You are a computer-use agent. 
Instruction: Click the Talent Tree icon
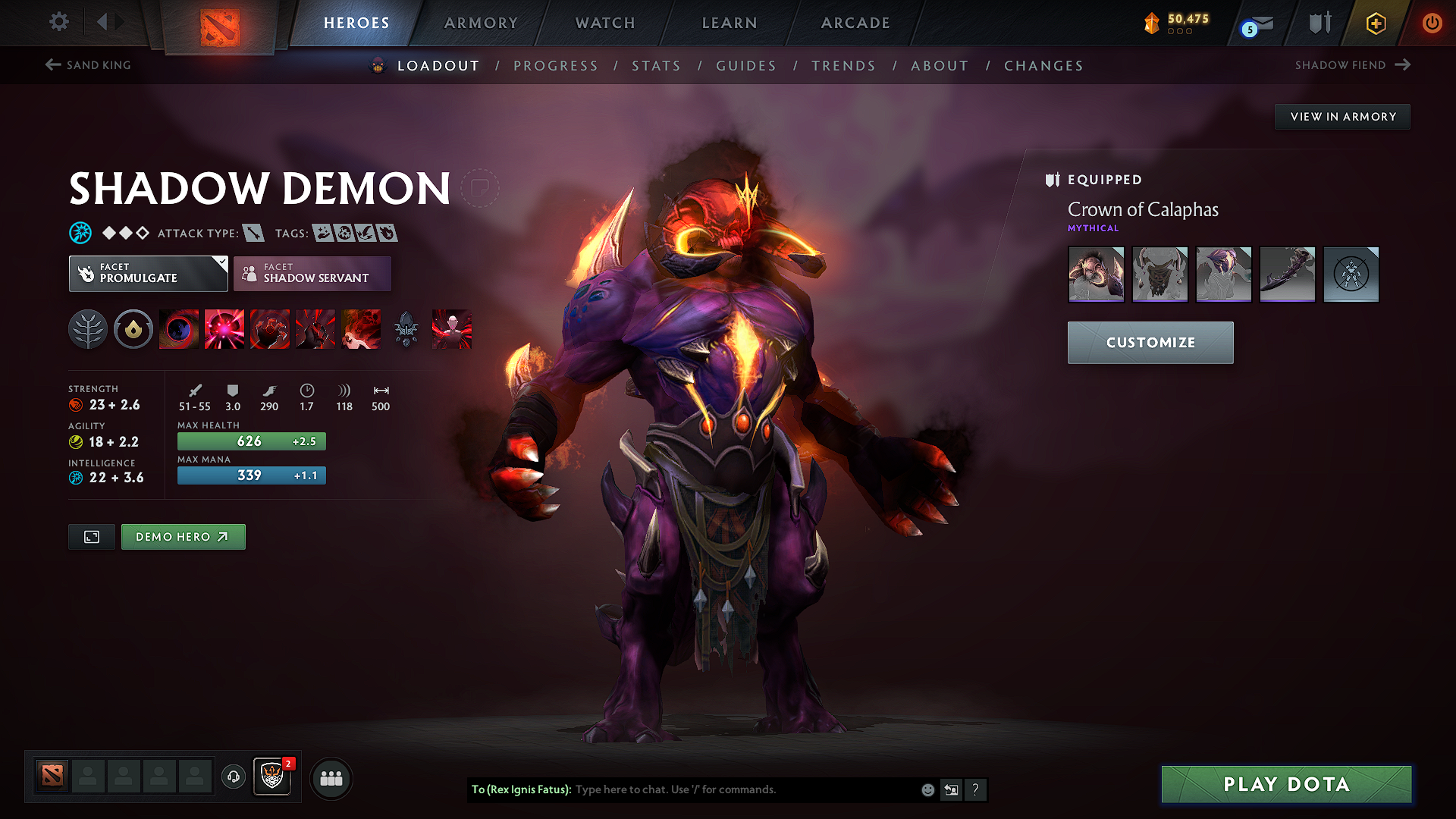(88, 328)
